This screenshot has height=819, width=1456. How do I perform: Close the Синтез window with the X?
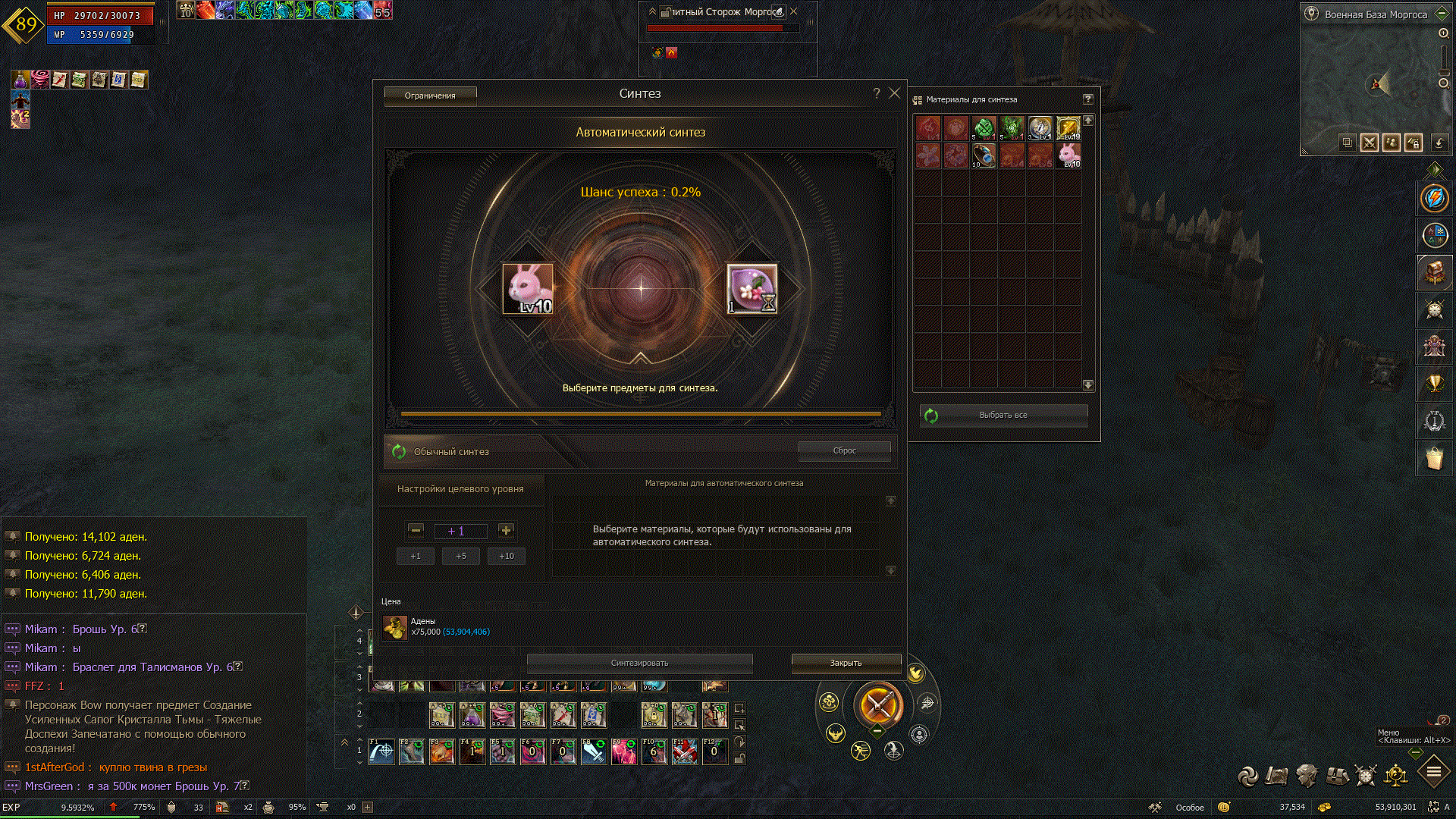point(895,93)
